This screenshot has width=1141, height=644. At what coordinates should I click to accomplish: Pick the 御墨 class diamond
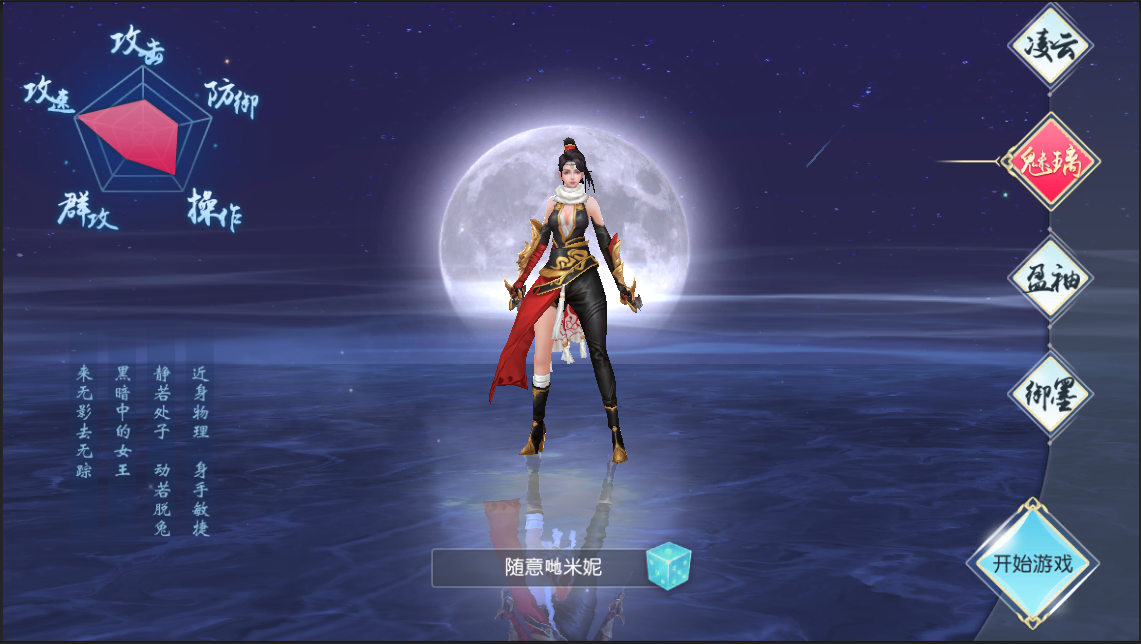1049,394
